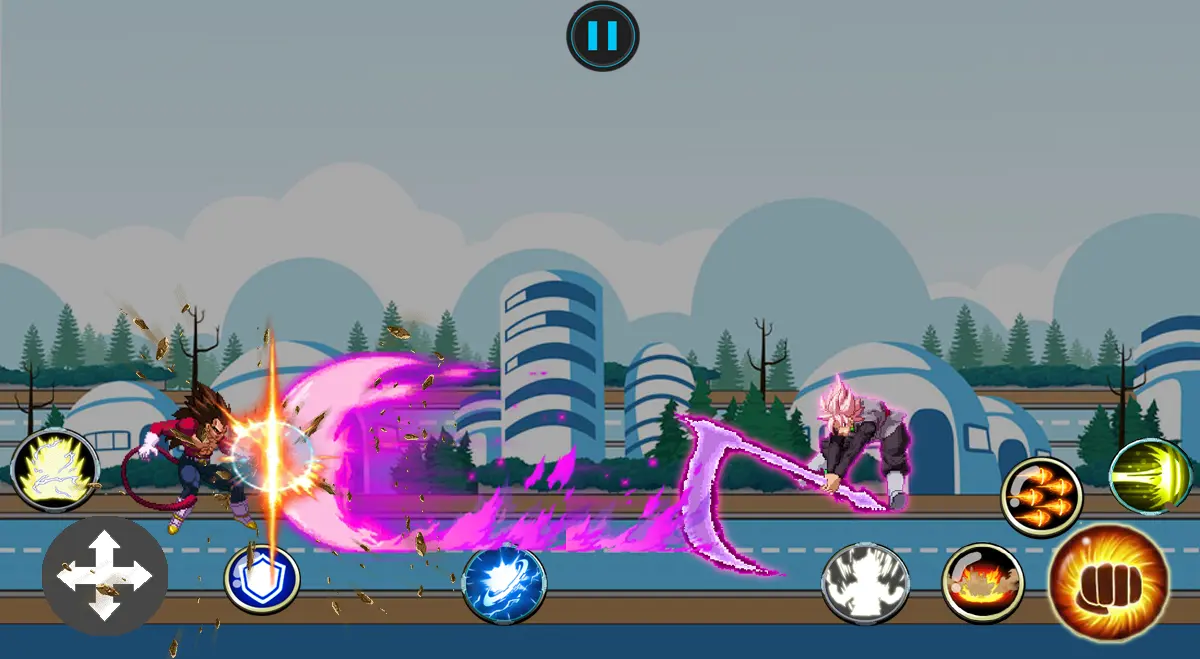The width and height of the screenshot is (1200, 659).
Task: Use the golden Super Saiyan transformation icon
Action: [54, 470]
